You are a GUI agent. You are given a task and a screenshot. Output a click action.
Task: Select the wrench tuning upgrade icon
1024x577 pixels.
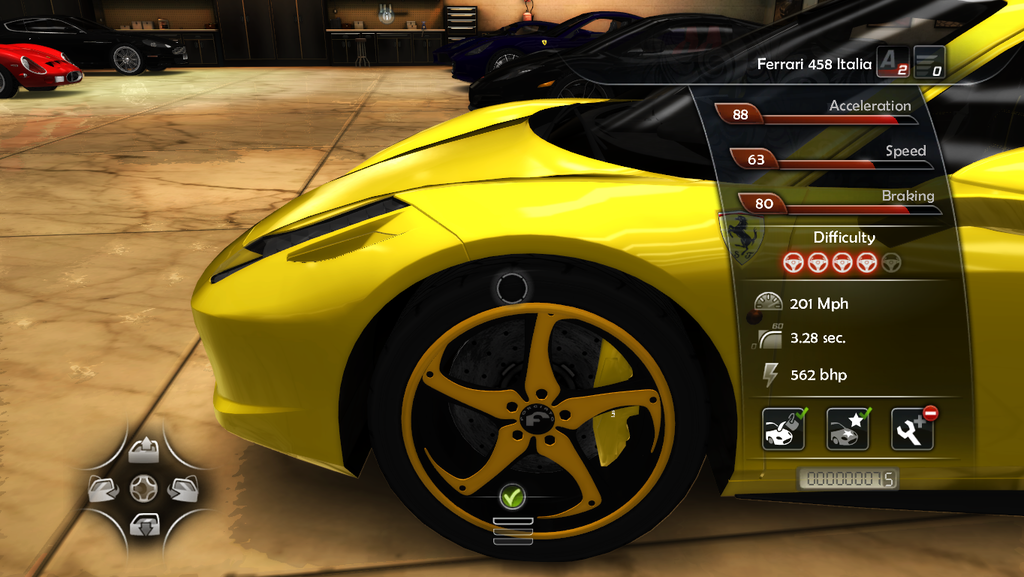click(x=911, y=429)
